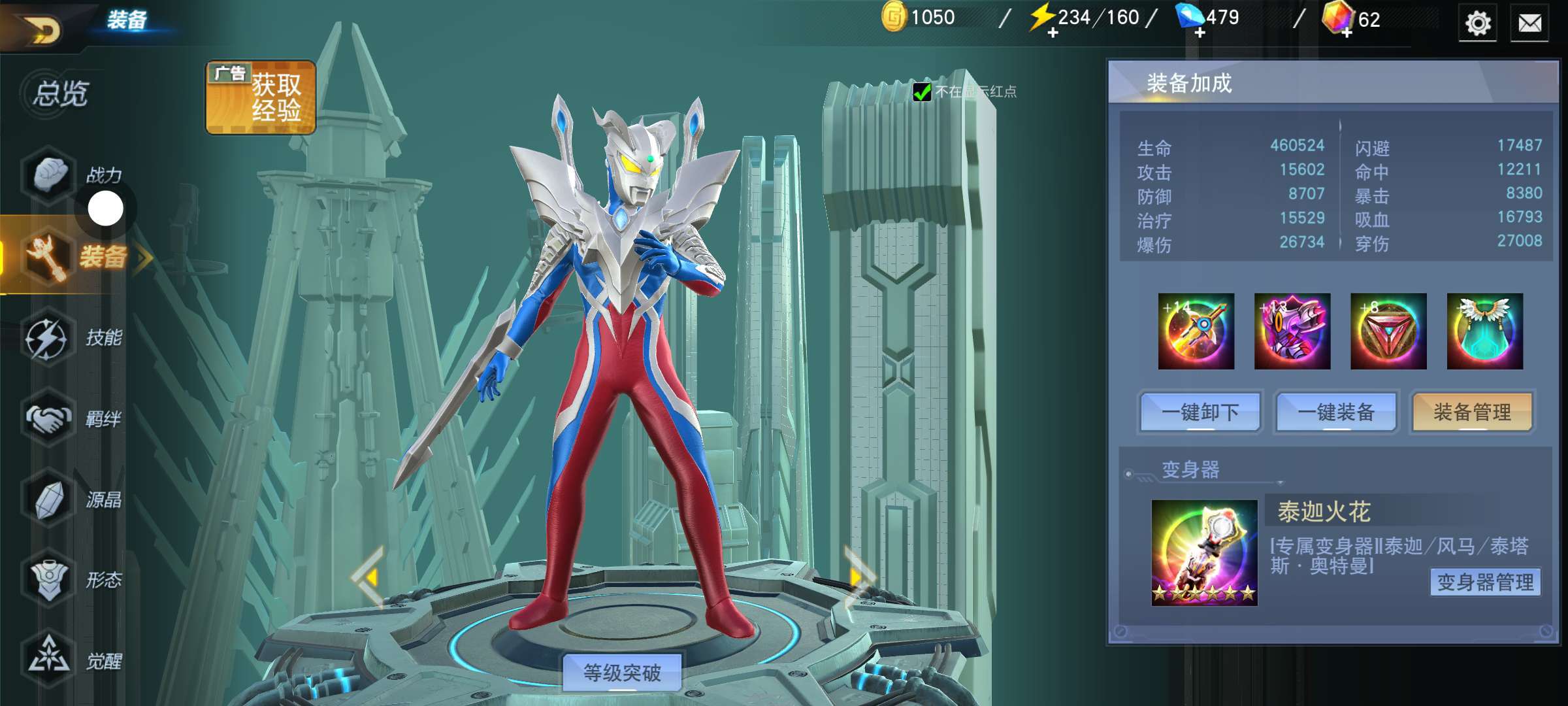Select the purple armor equipment slot
Screen dimensions: 1568x706
(x=1292, y=331)
